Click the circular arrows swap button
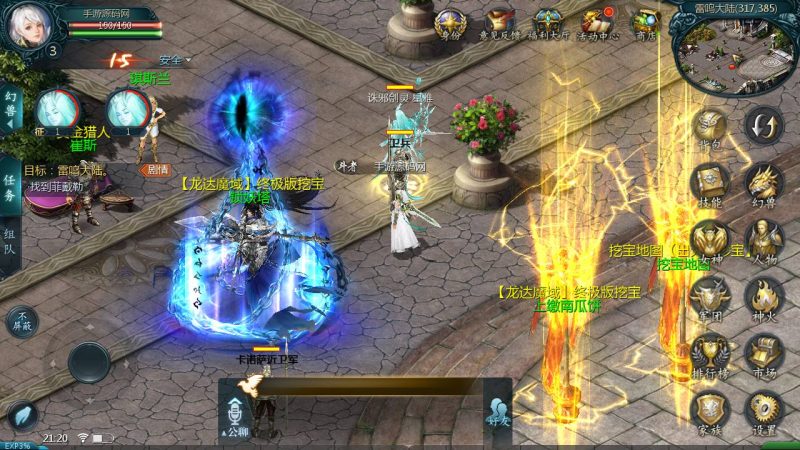800x450 pixels. pos(765,126)
